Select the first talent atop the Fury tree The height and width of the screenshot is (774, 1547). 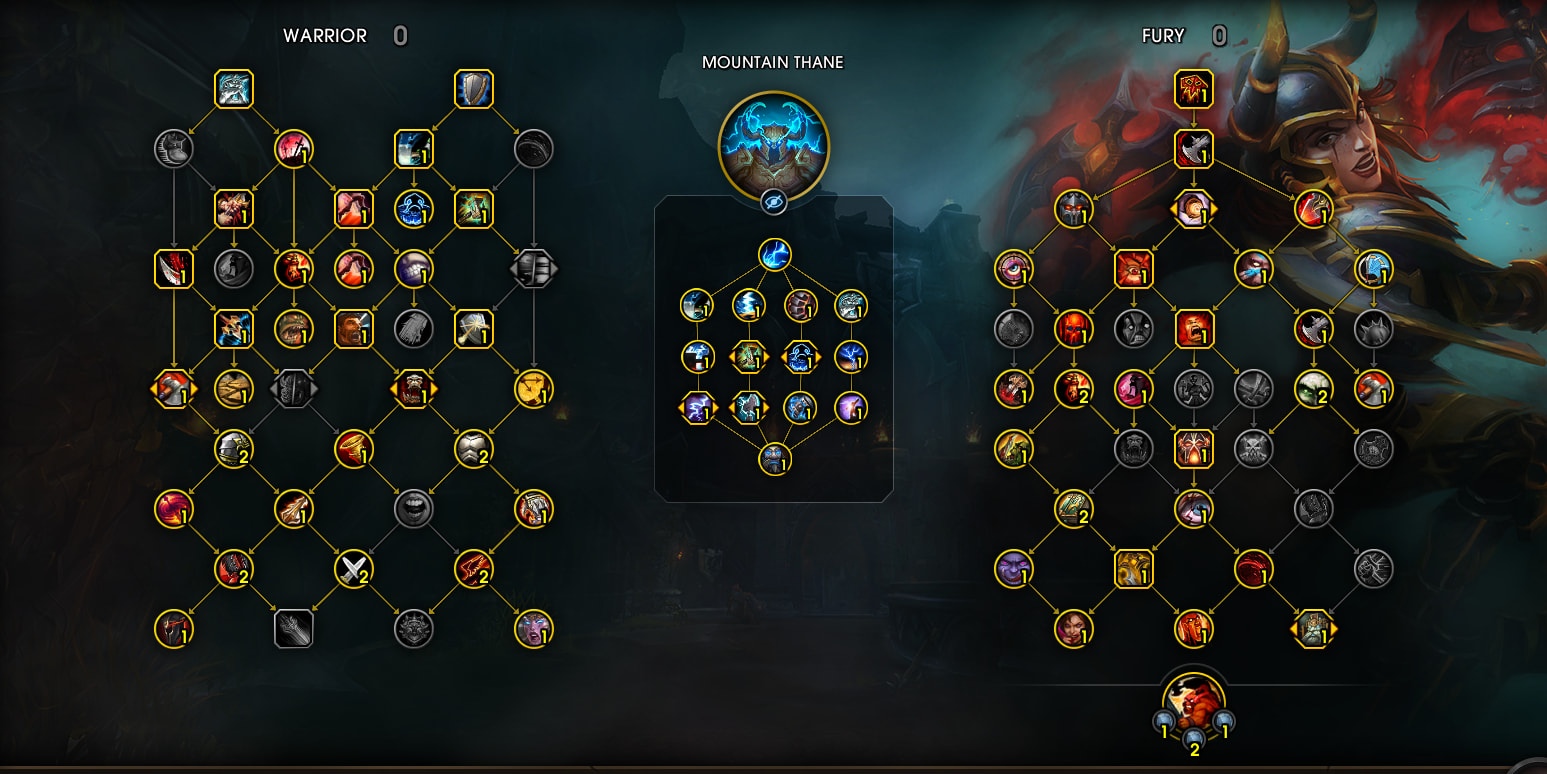pyautogui.click(x=1193, y=89)
